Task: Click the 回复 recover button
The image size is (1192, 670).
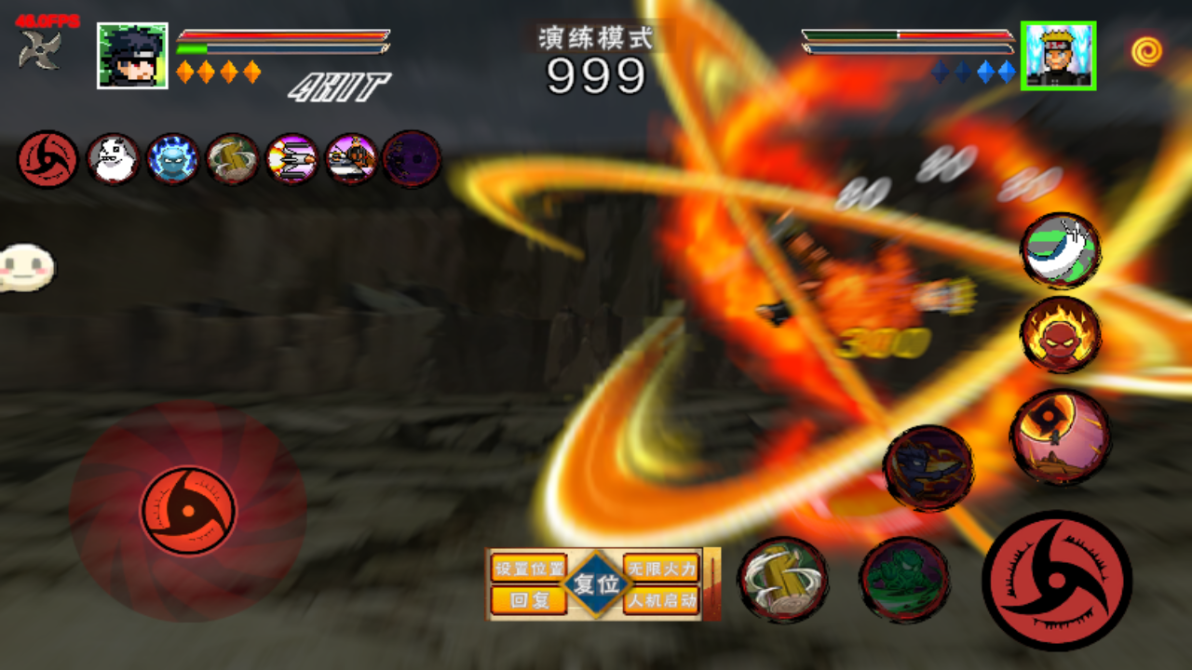Action: (x=528, y=600)
